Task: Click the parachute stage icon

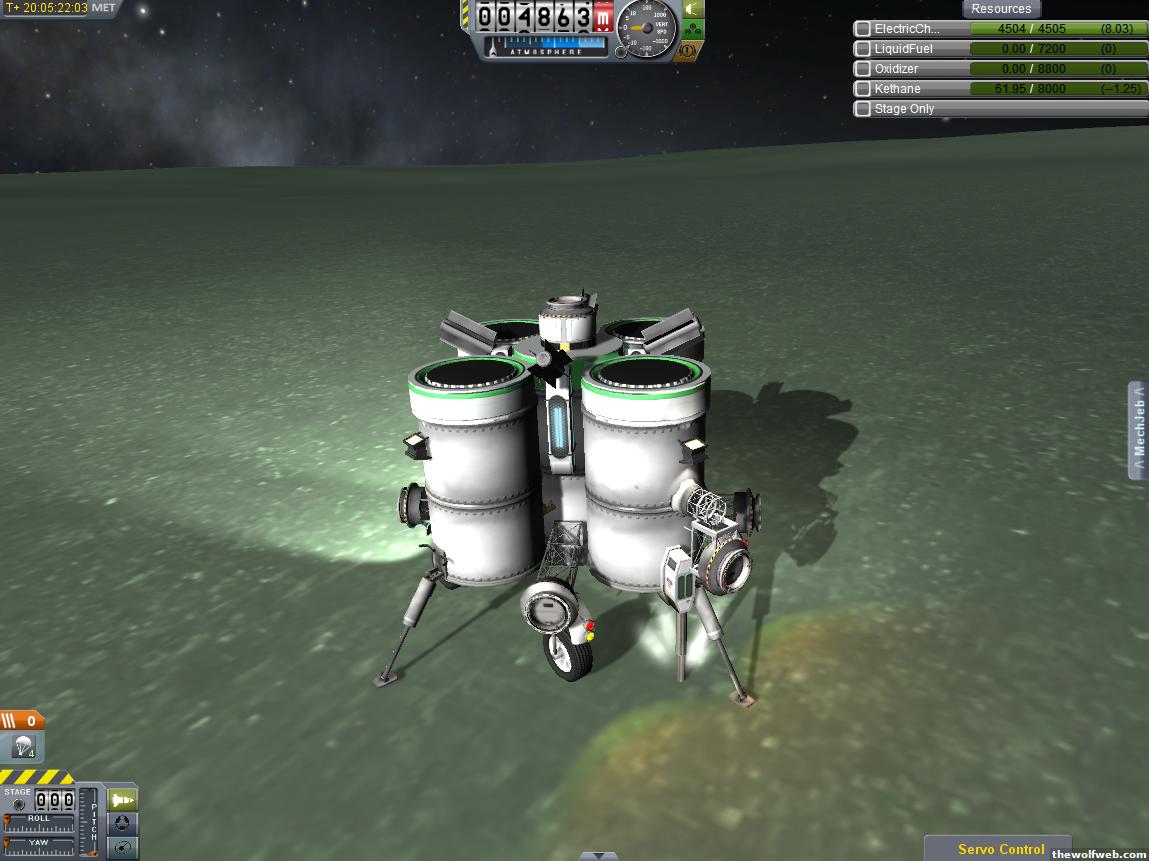Action: click(23, 746)
